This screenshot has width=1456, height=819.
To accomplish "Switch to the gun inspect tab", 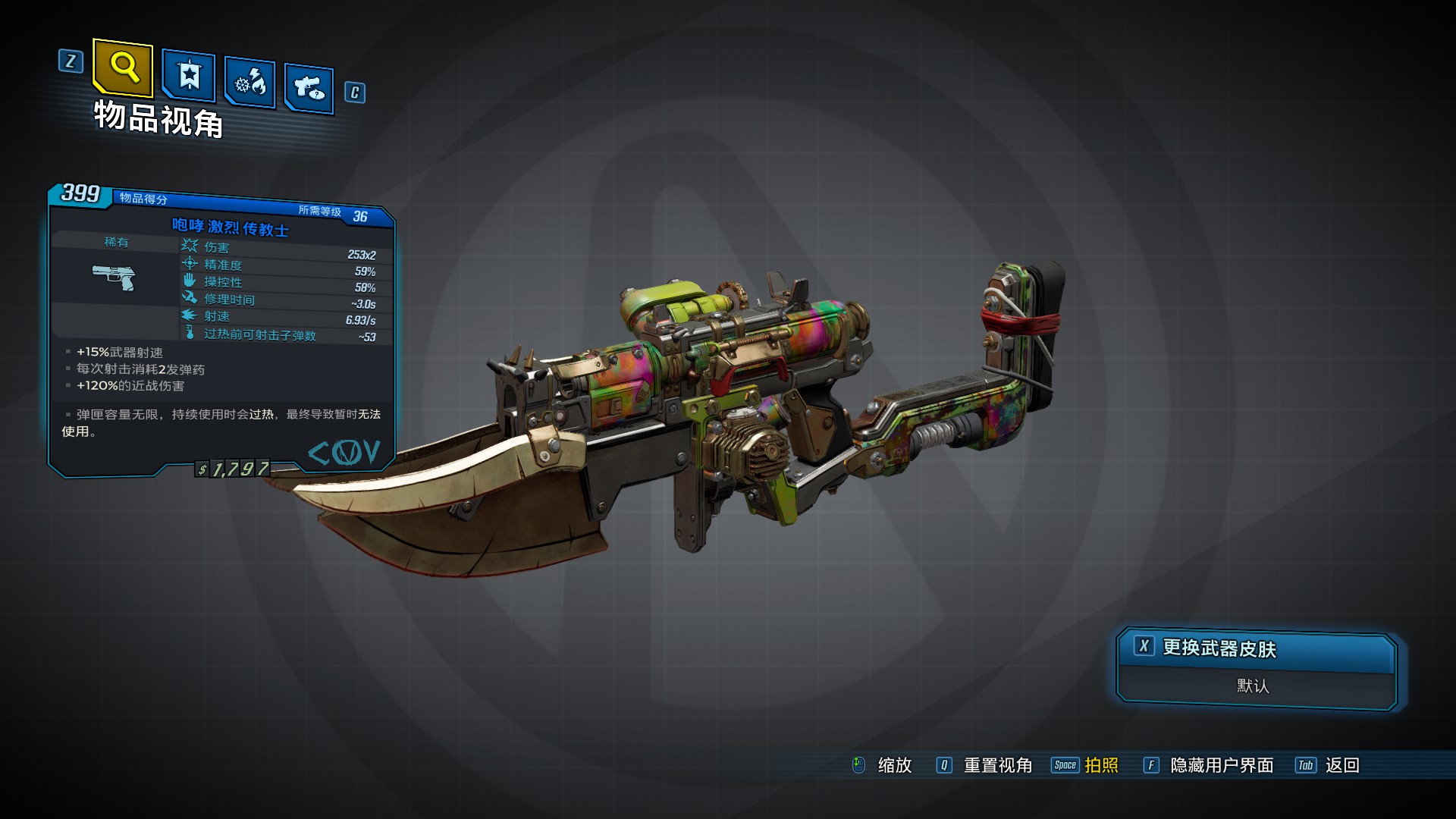I will 309,89.
